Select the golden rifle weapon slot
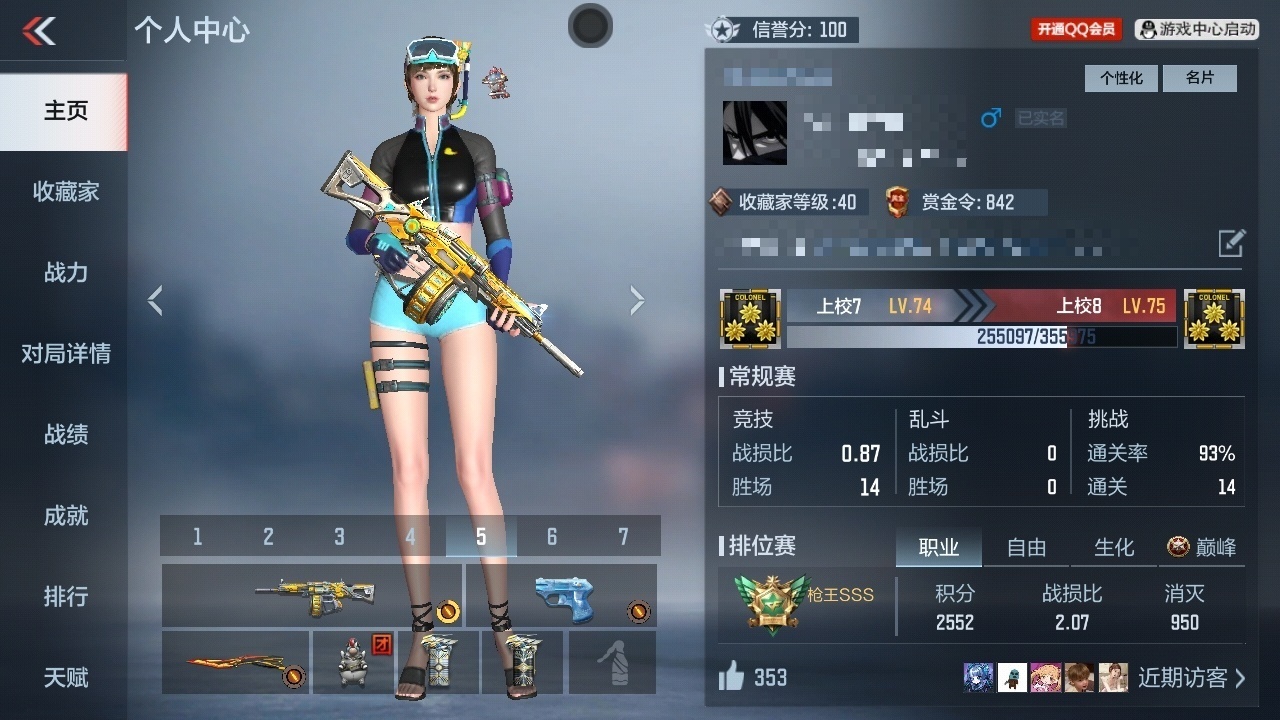The height and width of the screenshot is (720, 1280). [311, 595]
